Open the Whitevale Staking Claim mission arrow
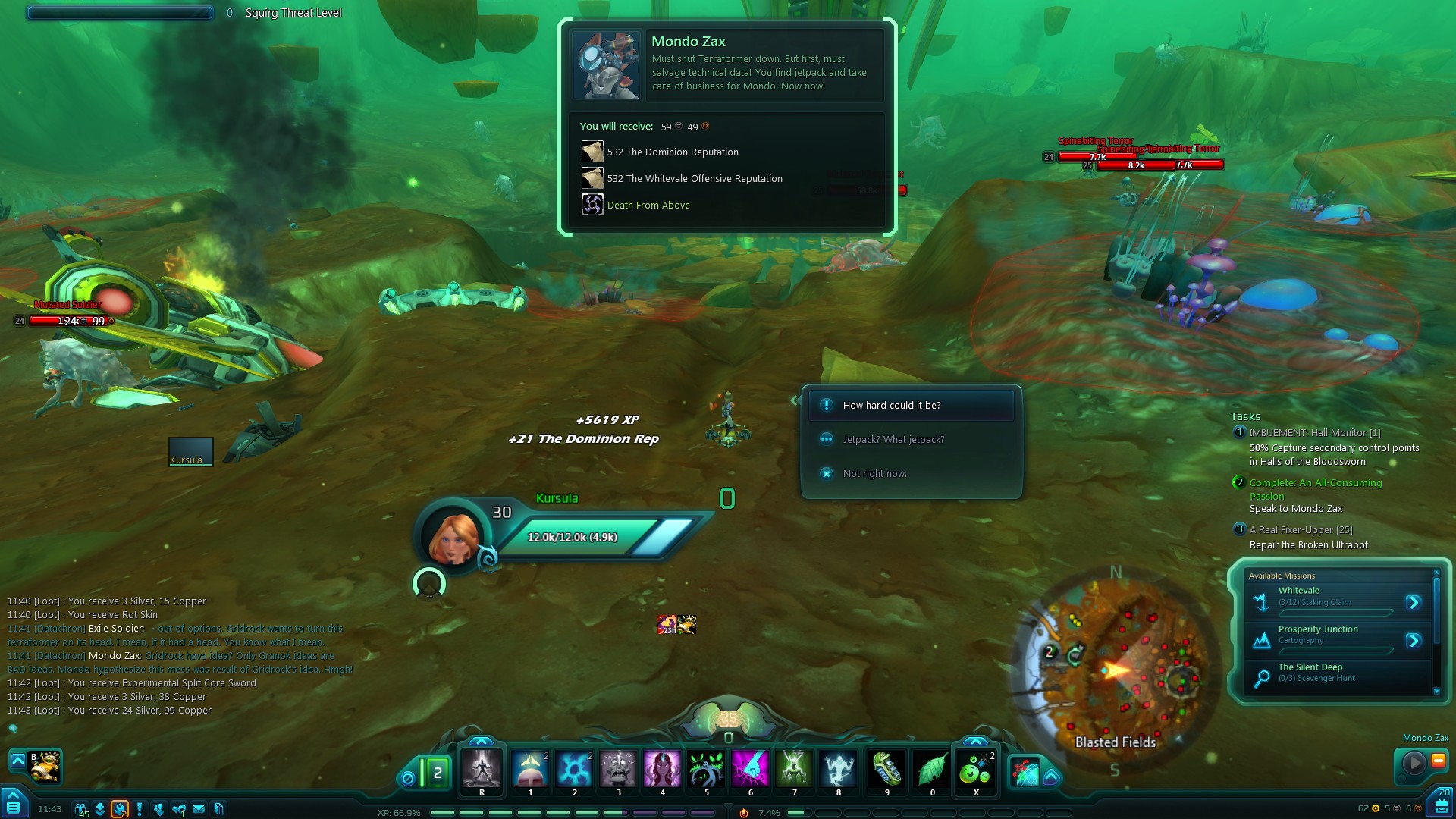This screenshot has width=1456, height=819. pos(1414,602)
